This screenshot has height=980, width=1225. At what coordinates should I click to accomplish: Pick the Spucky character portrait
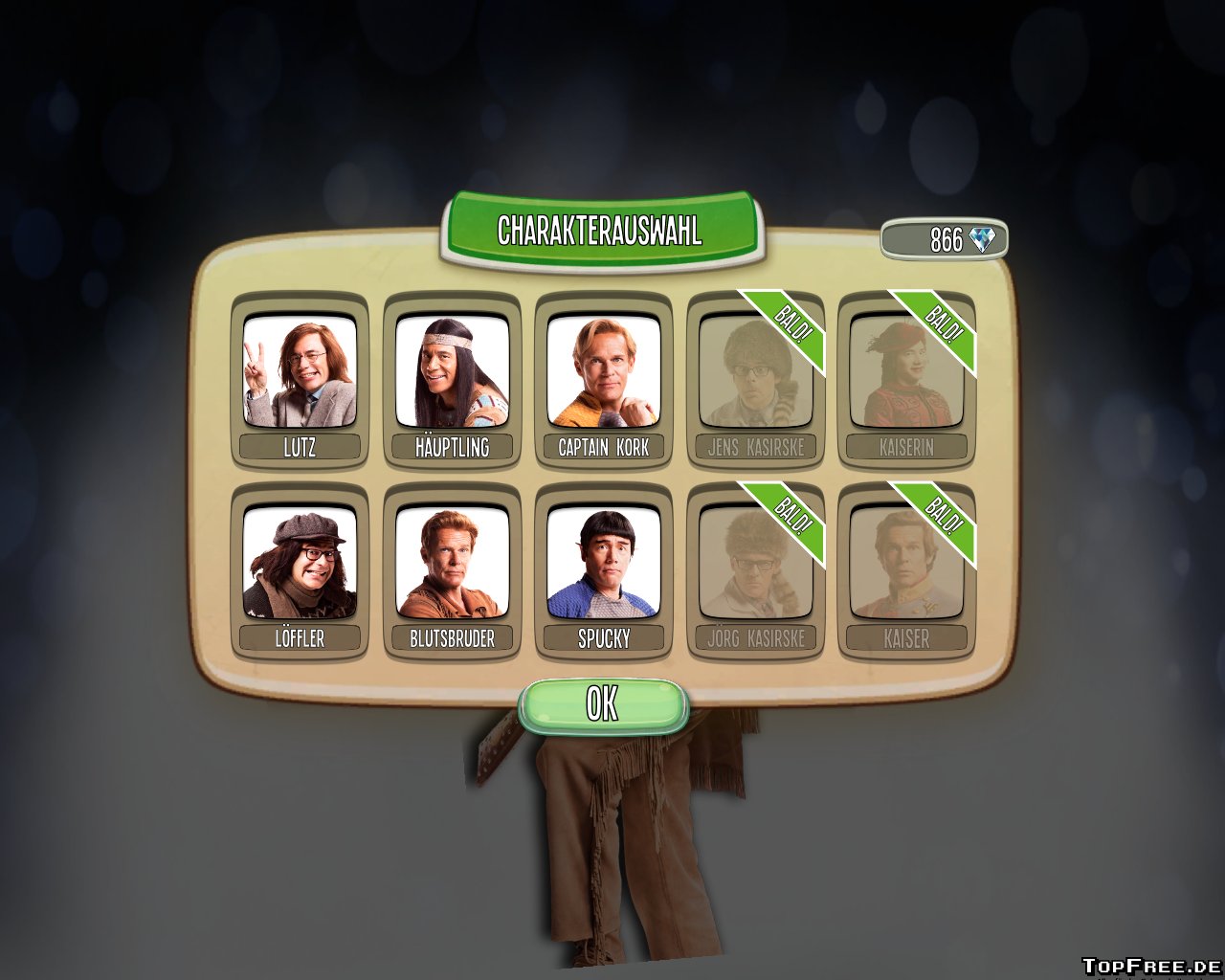603,563
